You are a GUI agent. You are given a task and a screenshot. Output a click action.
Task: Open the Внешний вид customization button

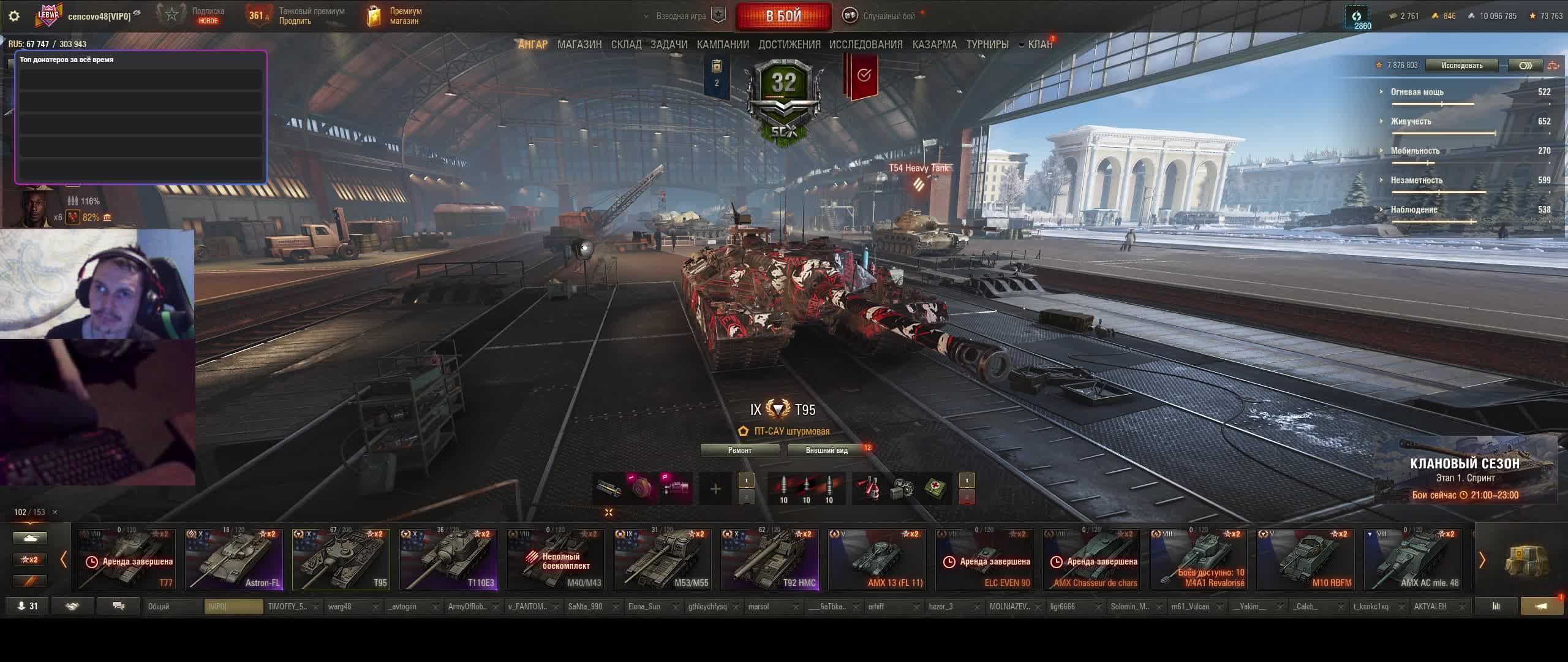(x=826, y=451)
